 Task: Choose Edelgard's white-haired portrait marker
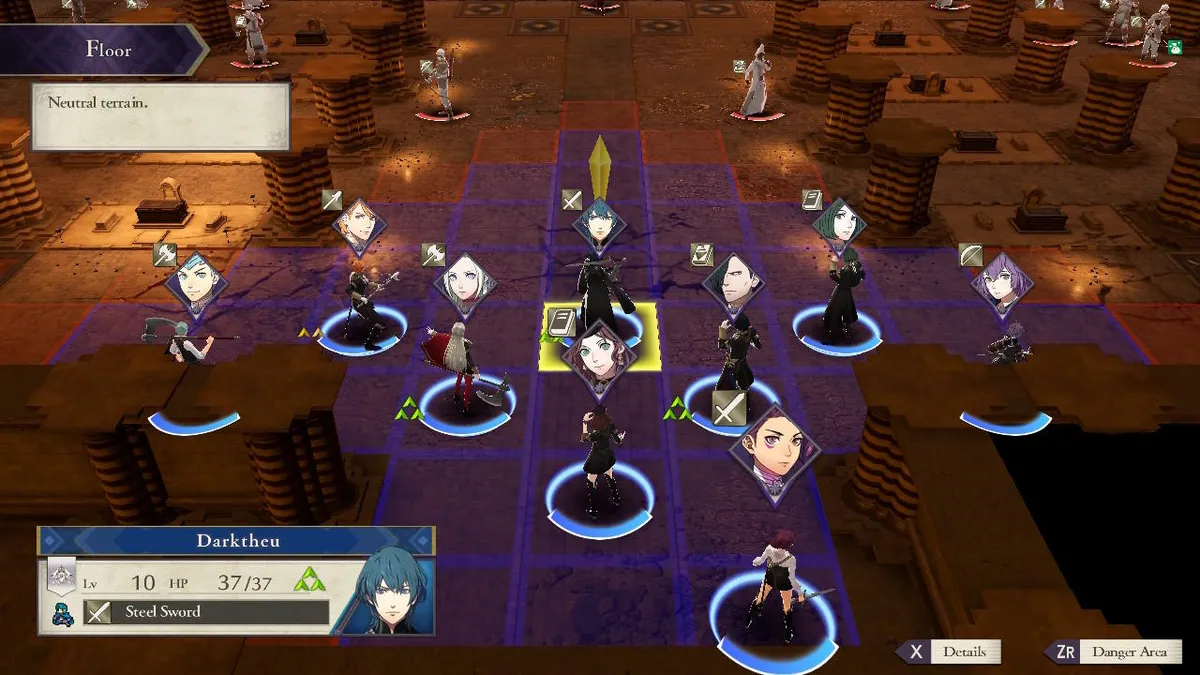coord(465,284)
